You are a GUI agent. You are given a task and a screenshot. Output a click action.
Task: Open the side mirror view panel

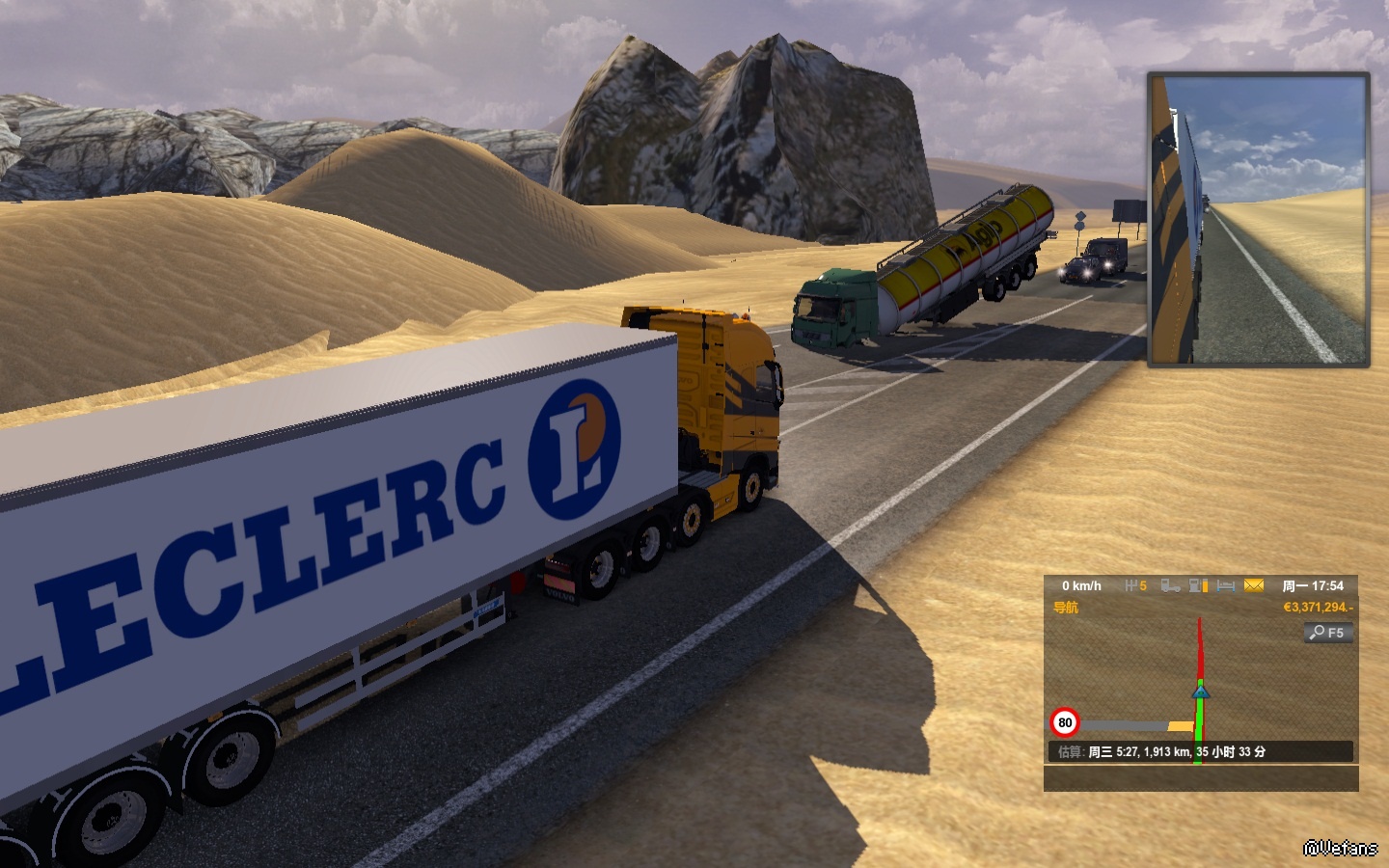tap(1258, 220)
